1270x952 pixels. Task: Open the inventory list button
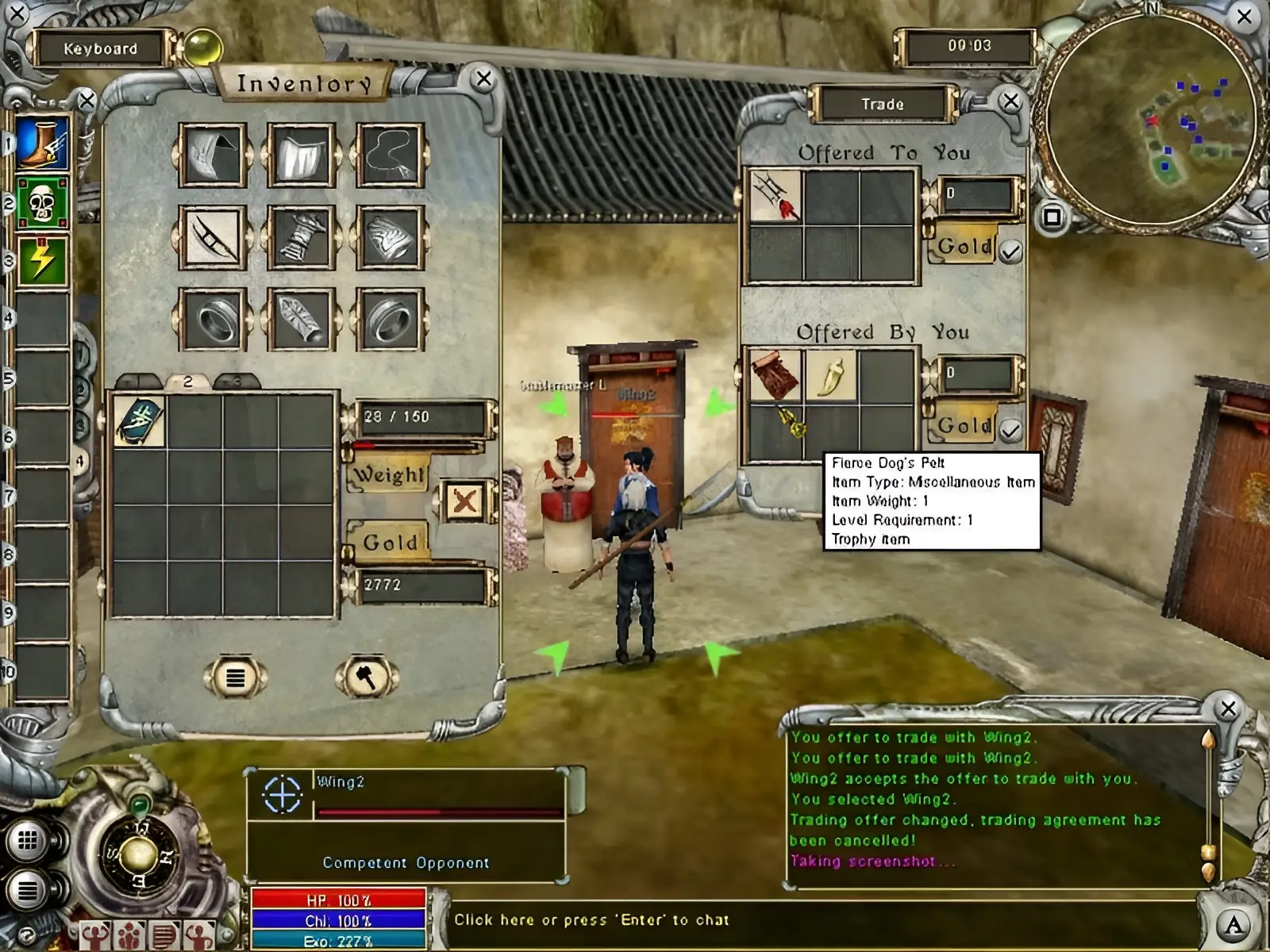point(235,678)
